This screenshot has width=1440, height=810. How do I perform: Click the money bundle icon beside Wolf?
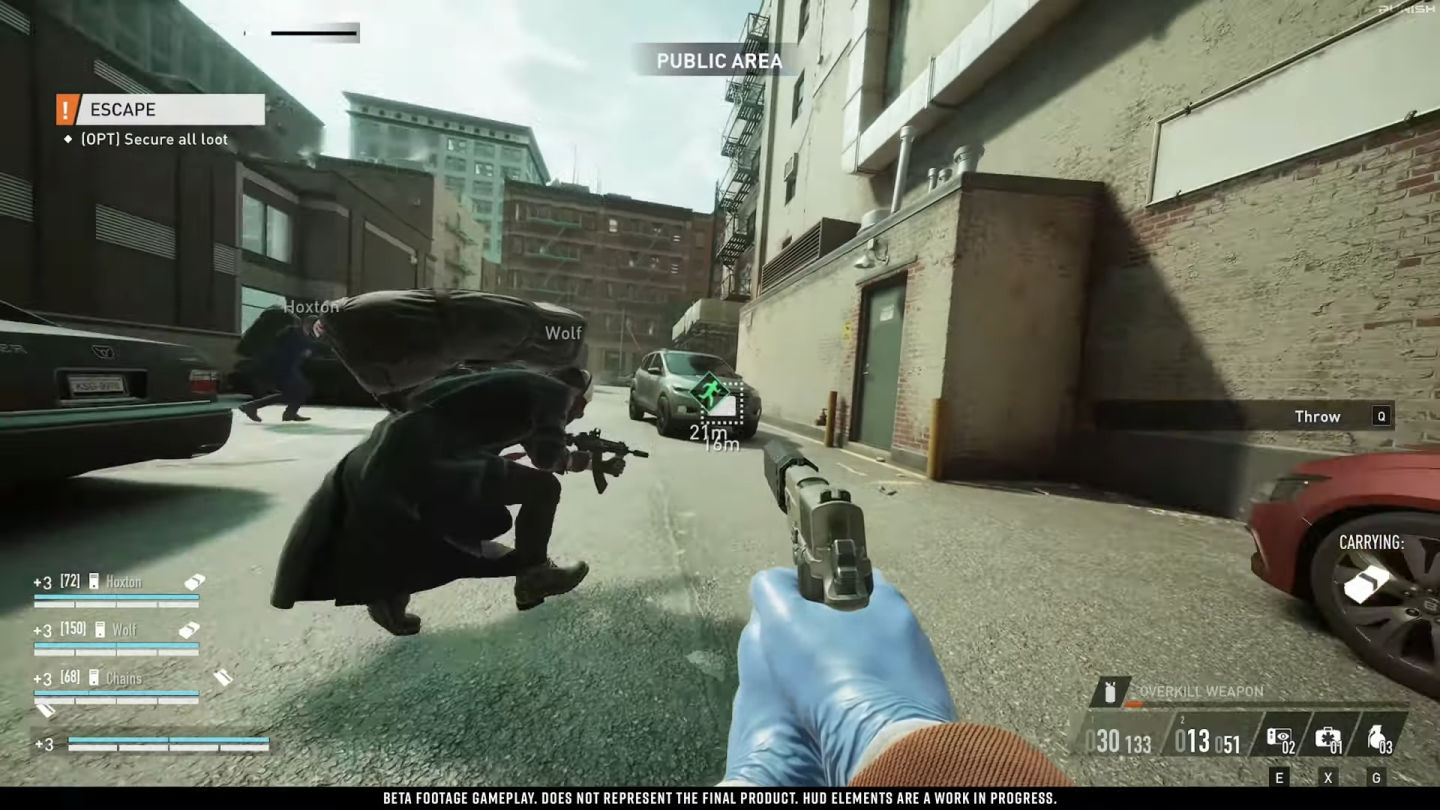(190, 630)
